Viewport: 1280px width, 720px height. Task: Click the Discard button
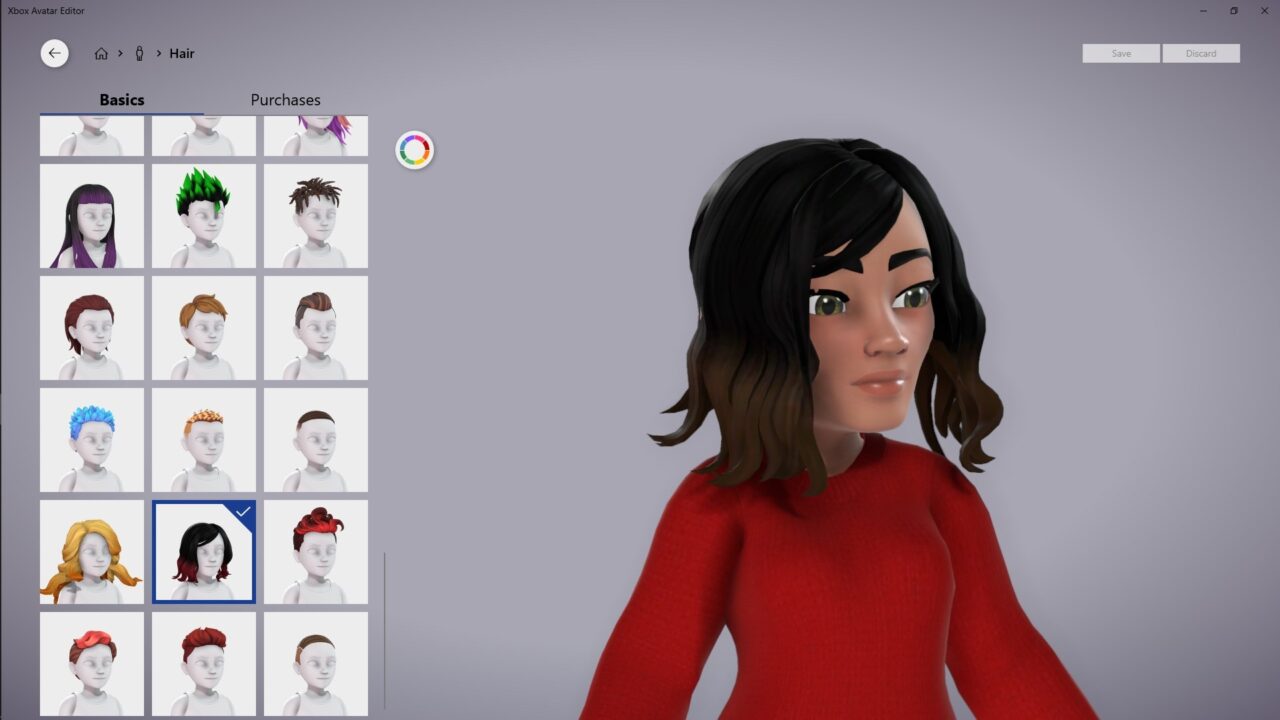[x=1201, y=53]
